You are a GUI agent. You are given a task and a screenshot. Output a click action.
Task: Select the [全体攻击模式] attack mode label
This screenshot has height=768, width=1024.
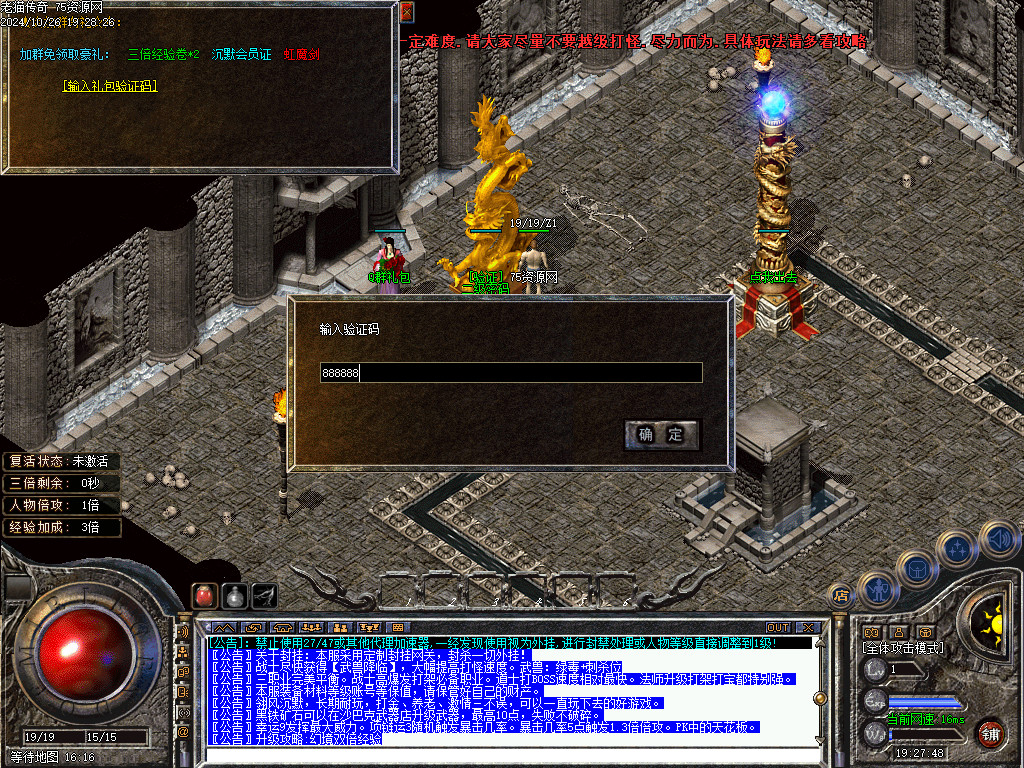(902, 649)
